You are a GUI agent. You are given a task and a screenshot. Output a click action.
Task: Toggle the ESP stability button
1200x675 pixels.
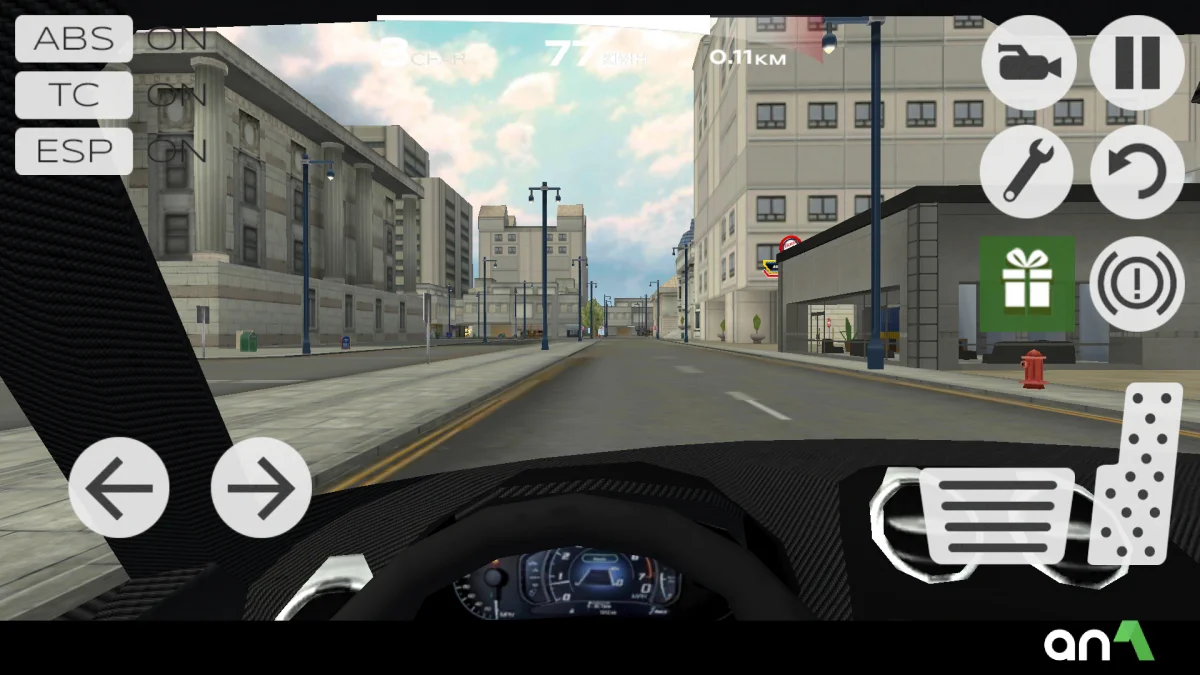coord(74,151)
